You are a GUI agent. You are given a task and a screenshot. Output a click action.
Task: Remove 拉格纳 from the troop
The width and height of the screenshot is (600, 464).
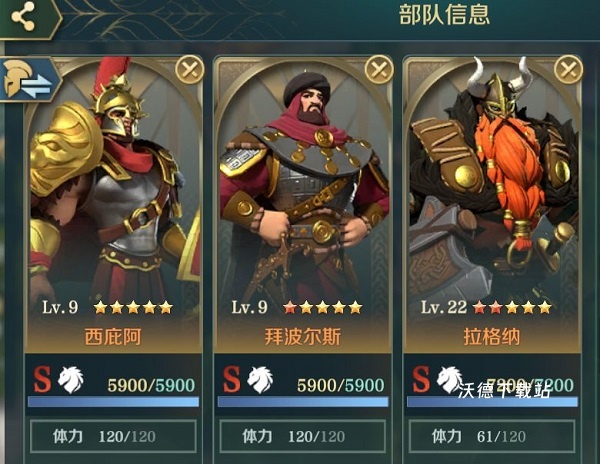(x=569, y=69)
